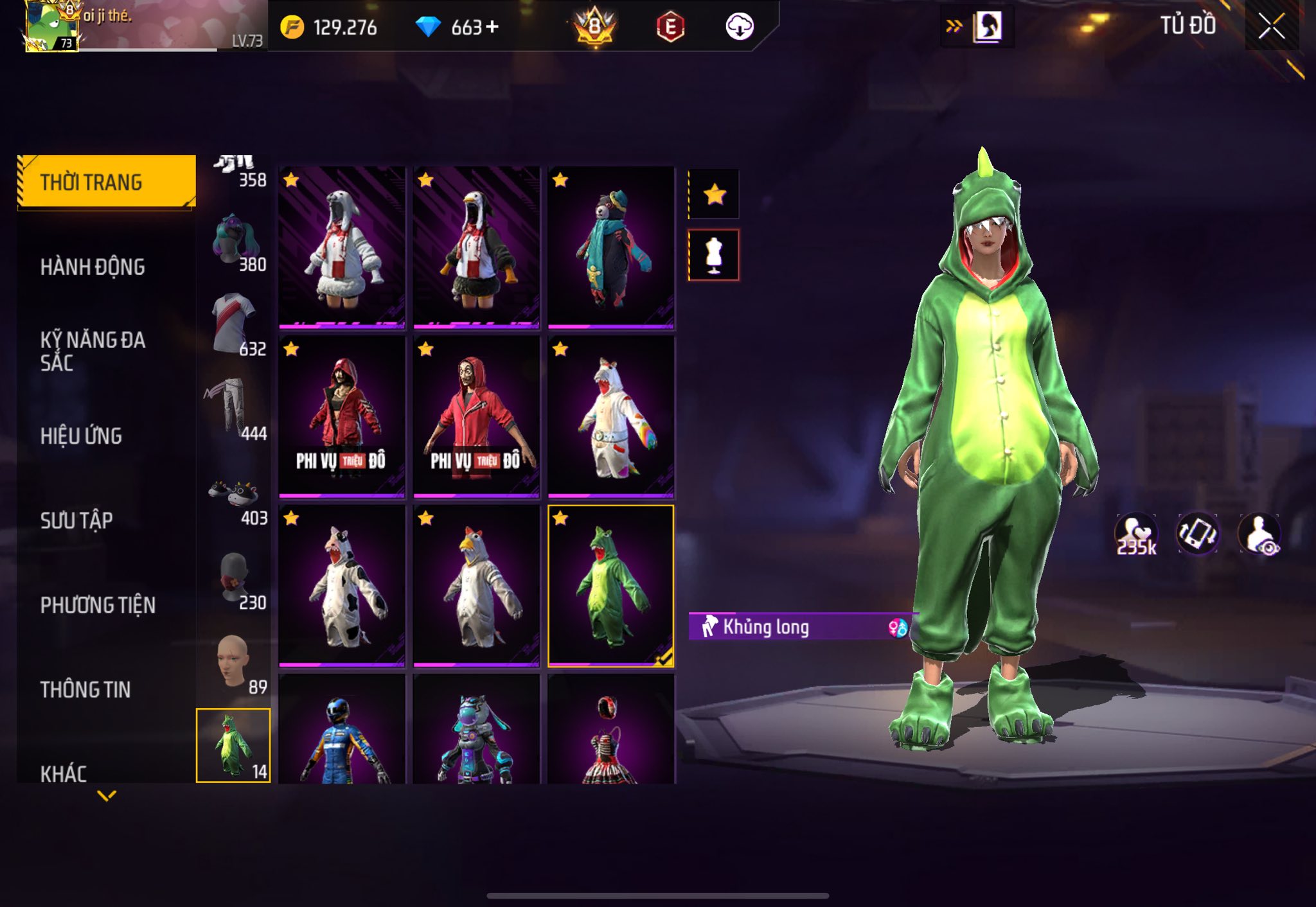
Task: Show favorites with the star filter
Action: coord(714,194)
